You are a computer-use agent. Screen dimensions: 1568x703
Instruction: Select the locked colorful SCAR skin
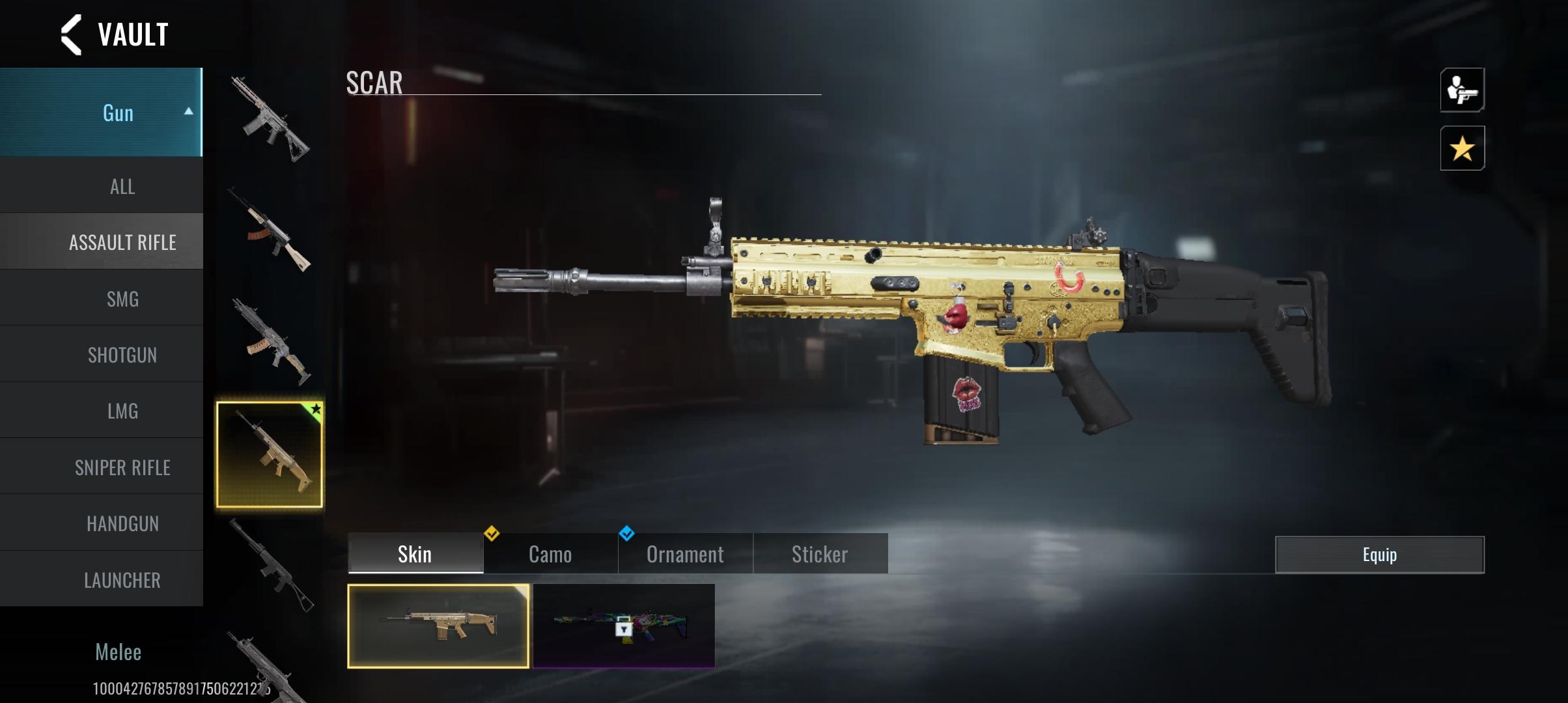pyautogui.click(x=624, y=626)
